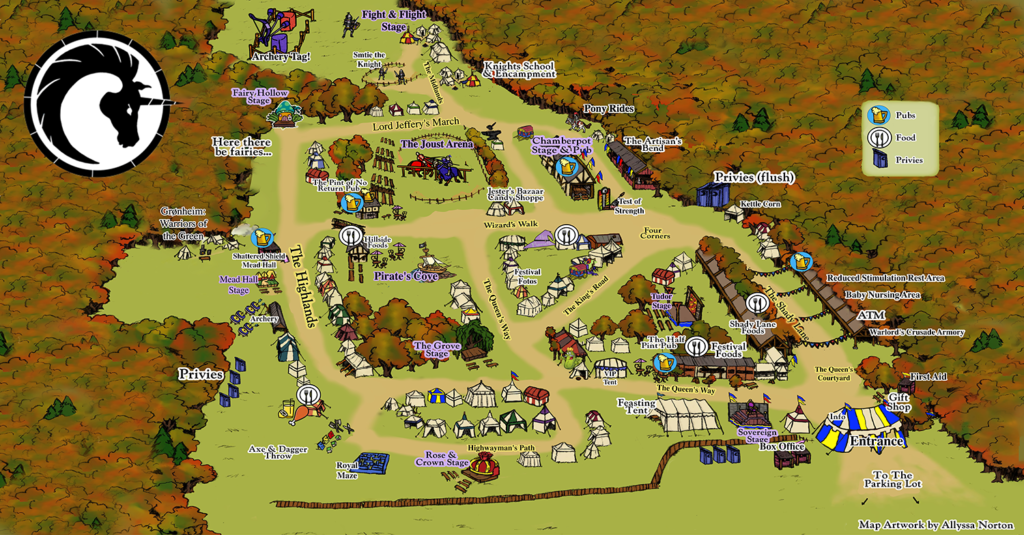Choose the Shattered Shield Mead Hall pub marker
Viewport: 1024px width, 535px height.
click(x=263, y=237)
